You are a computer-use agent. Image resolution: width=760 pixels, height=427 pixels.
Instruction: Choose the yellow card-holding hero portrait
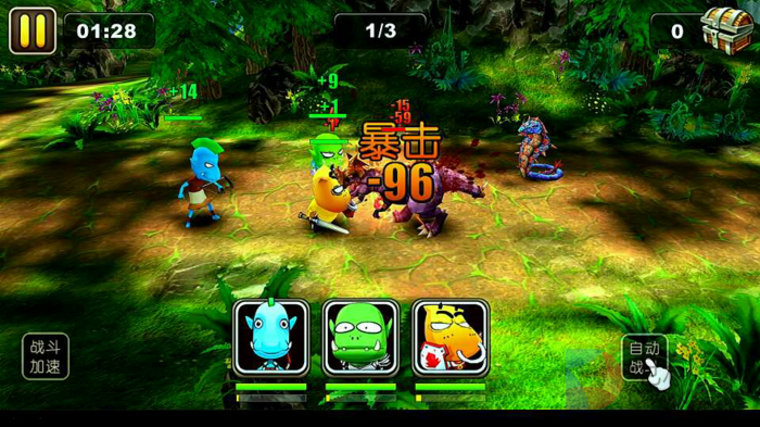click(450, 337)
